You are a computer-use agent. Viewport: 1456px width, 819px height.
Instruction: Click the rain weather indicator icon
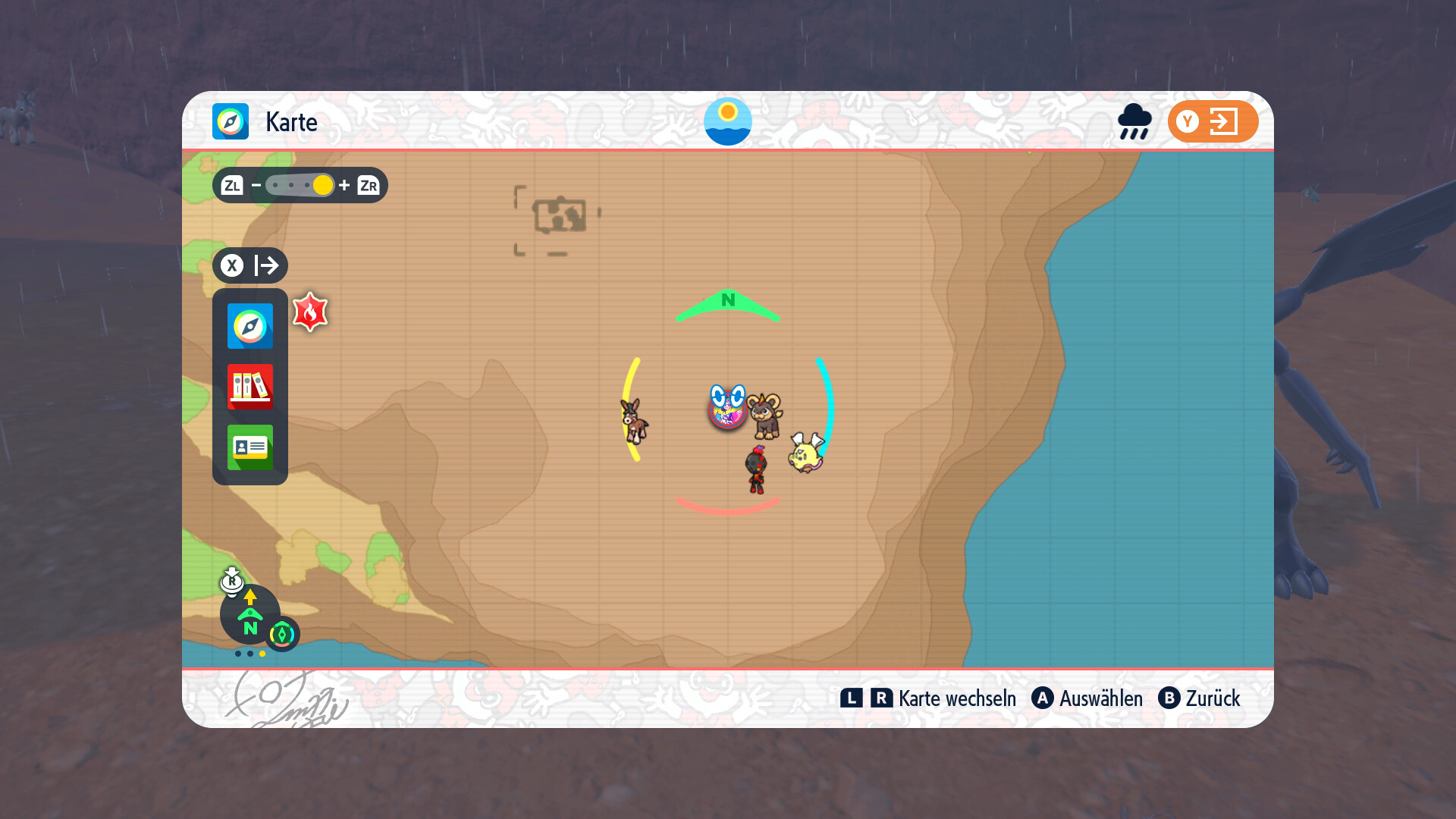pyautogui.click(x=1134, y=121)
